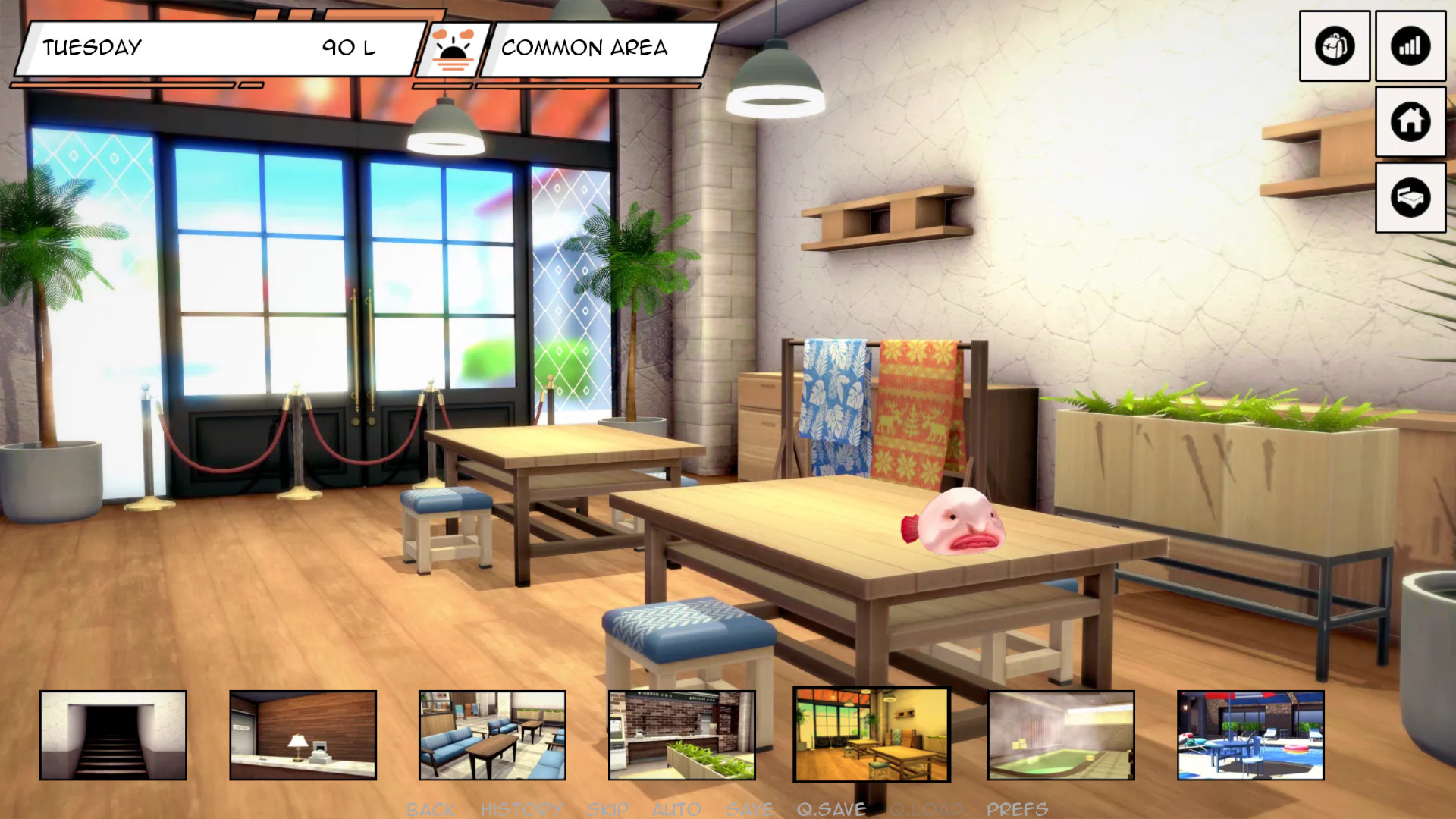Visit the brick-wall café counter thumbnail
This screenshot has width=1456, height=819.
[682, 735]
